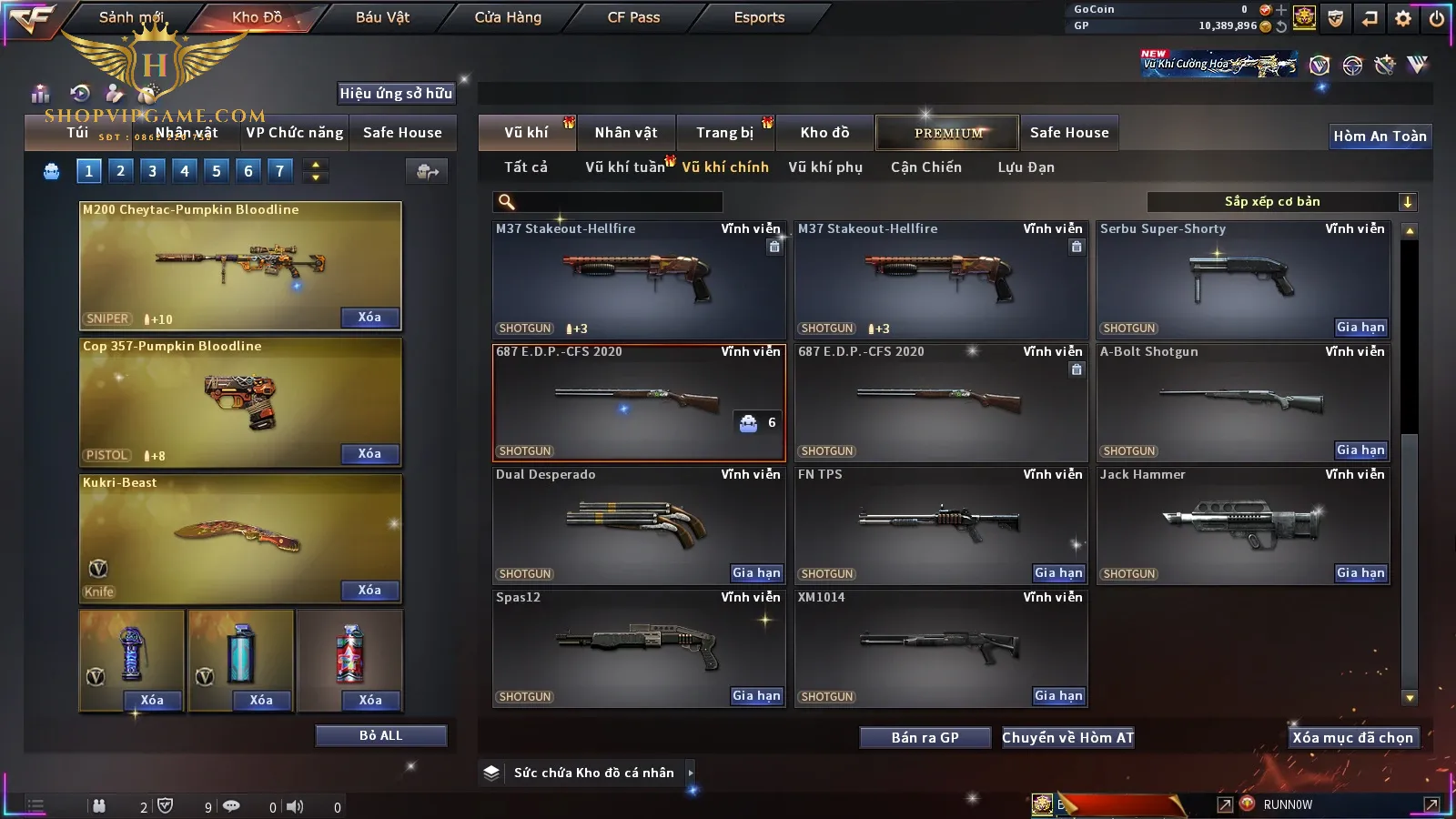Extend the Jack Hammer with Gia hạn
Screen dimensions: 1456x819
point(1360,573)
